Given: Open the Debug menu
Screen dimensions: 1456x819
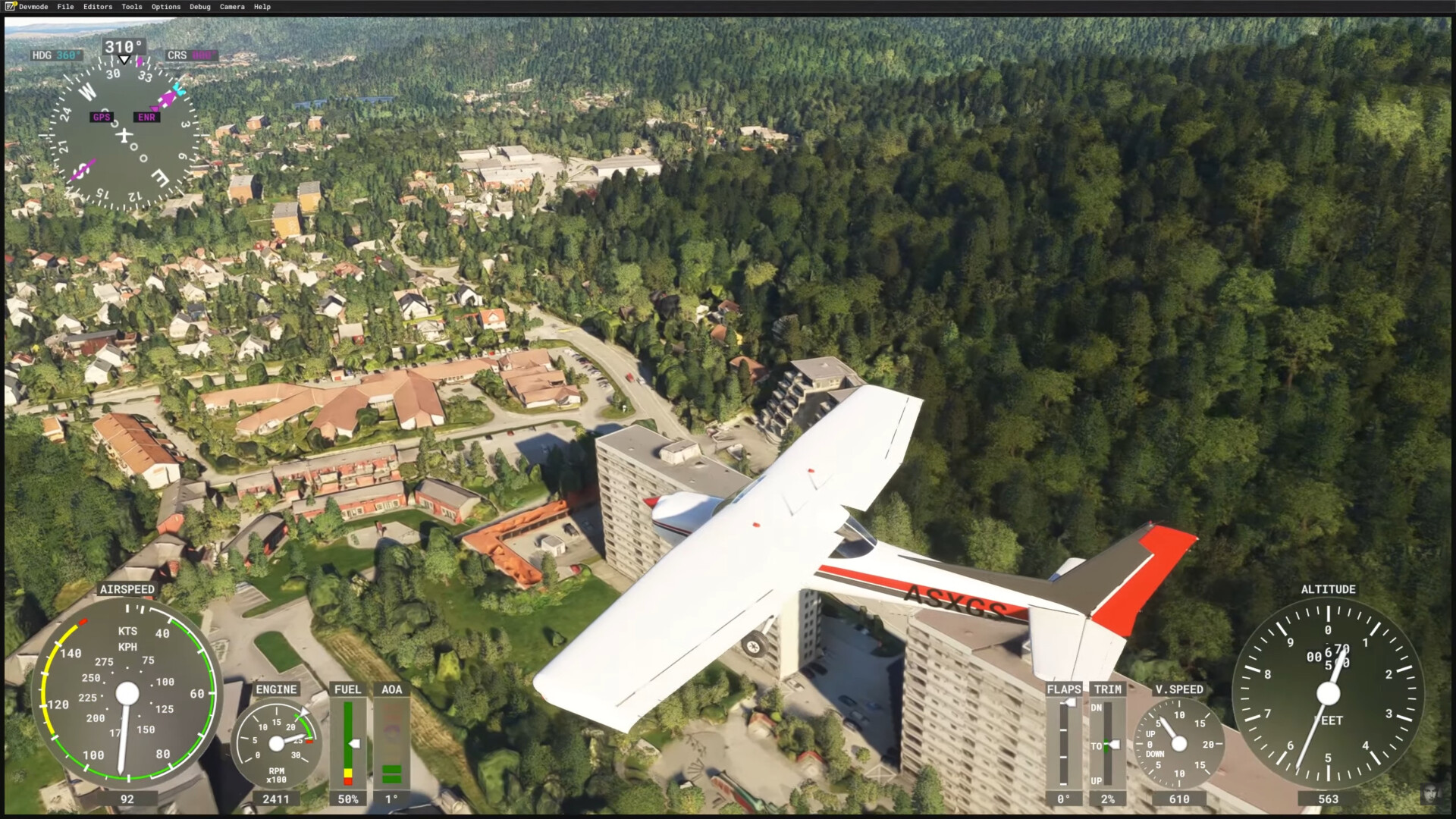Looking at the screenshot, I should (x=200, y=7).
